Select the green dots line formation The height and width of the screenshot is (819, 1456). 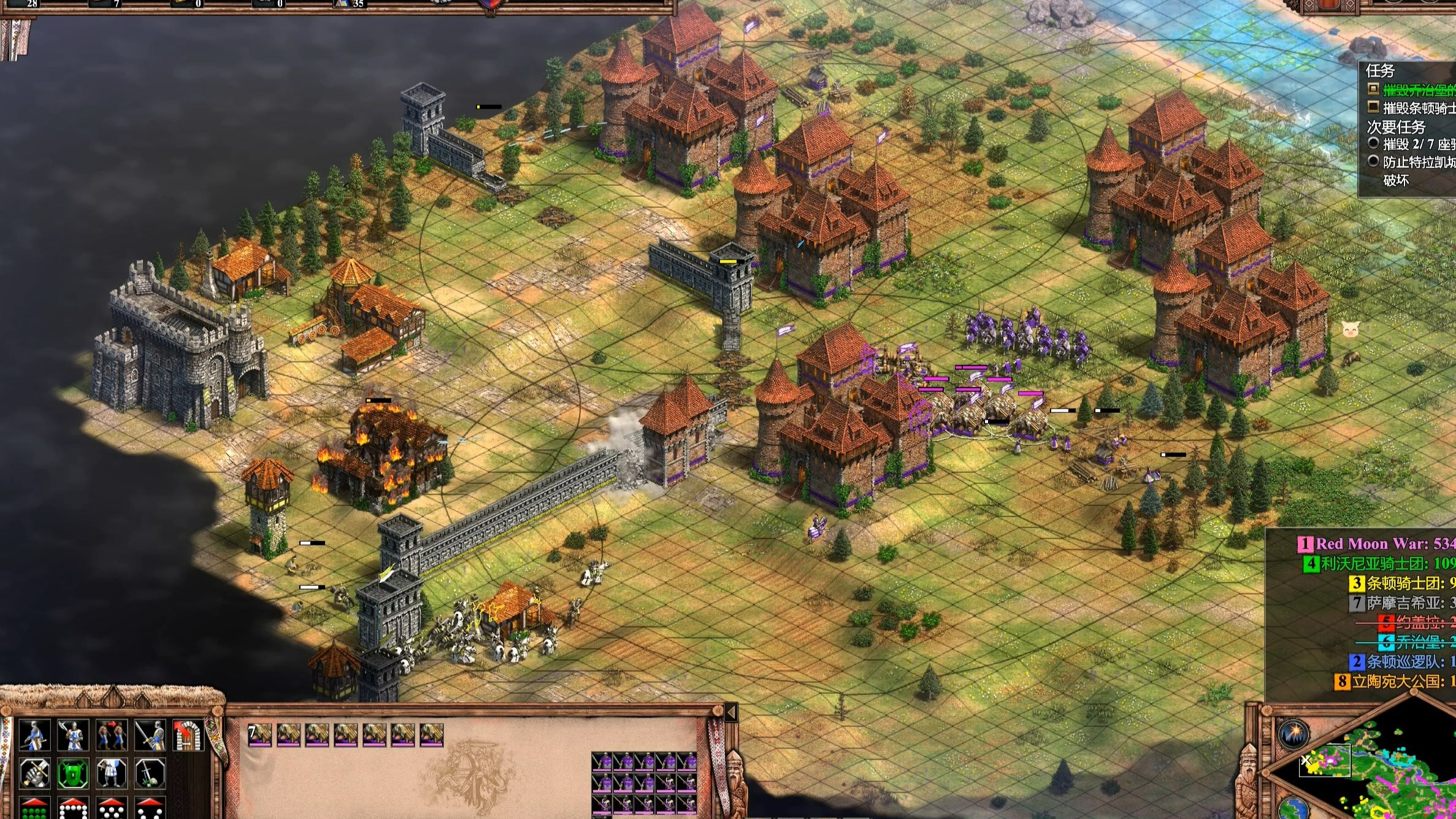[34, 809]
